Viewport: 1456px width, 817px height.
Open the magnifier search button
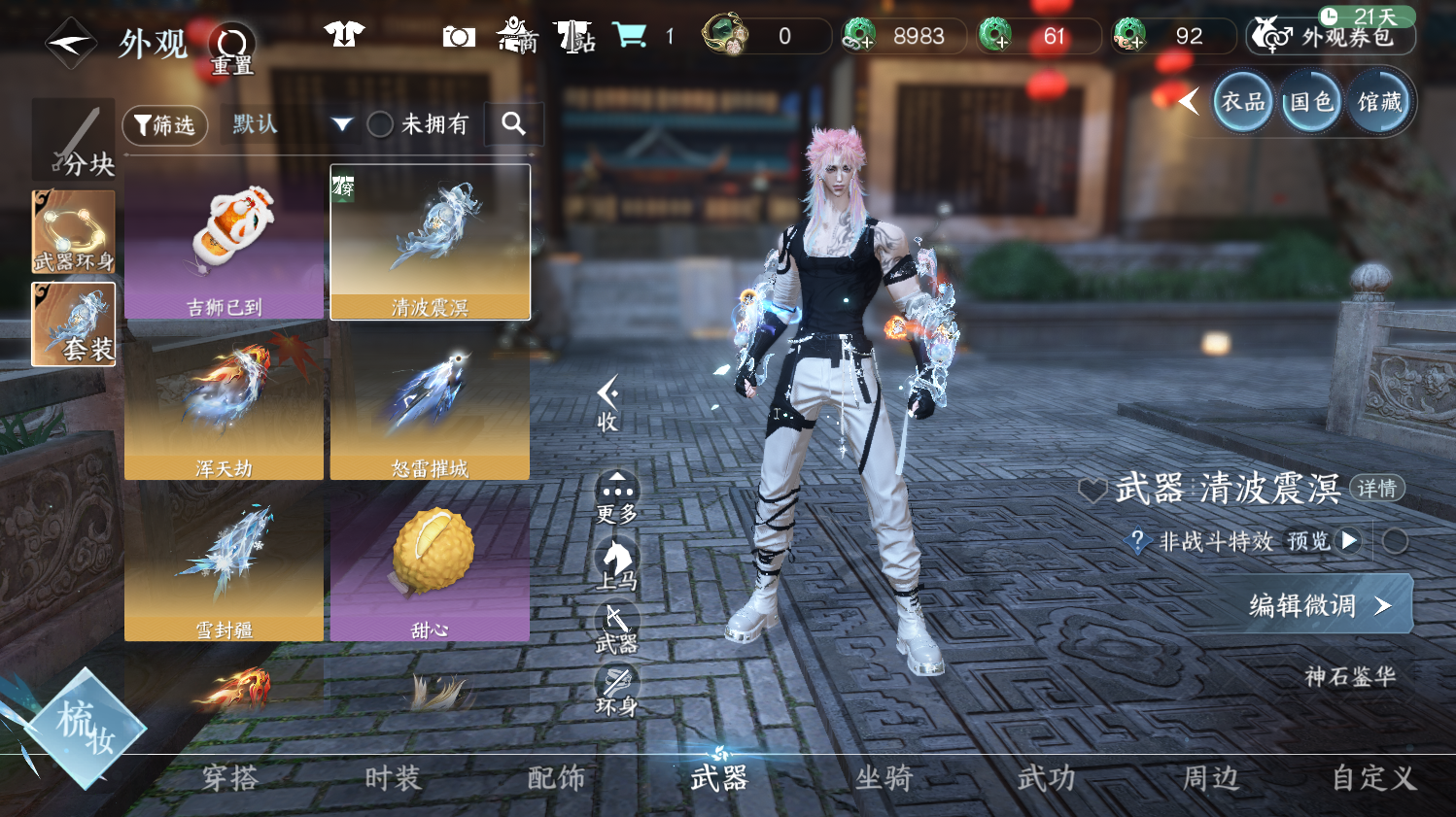click(x=513, y=123)
